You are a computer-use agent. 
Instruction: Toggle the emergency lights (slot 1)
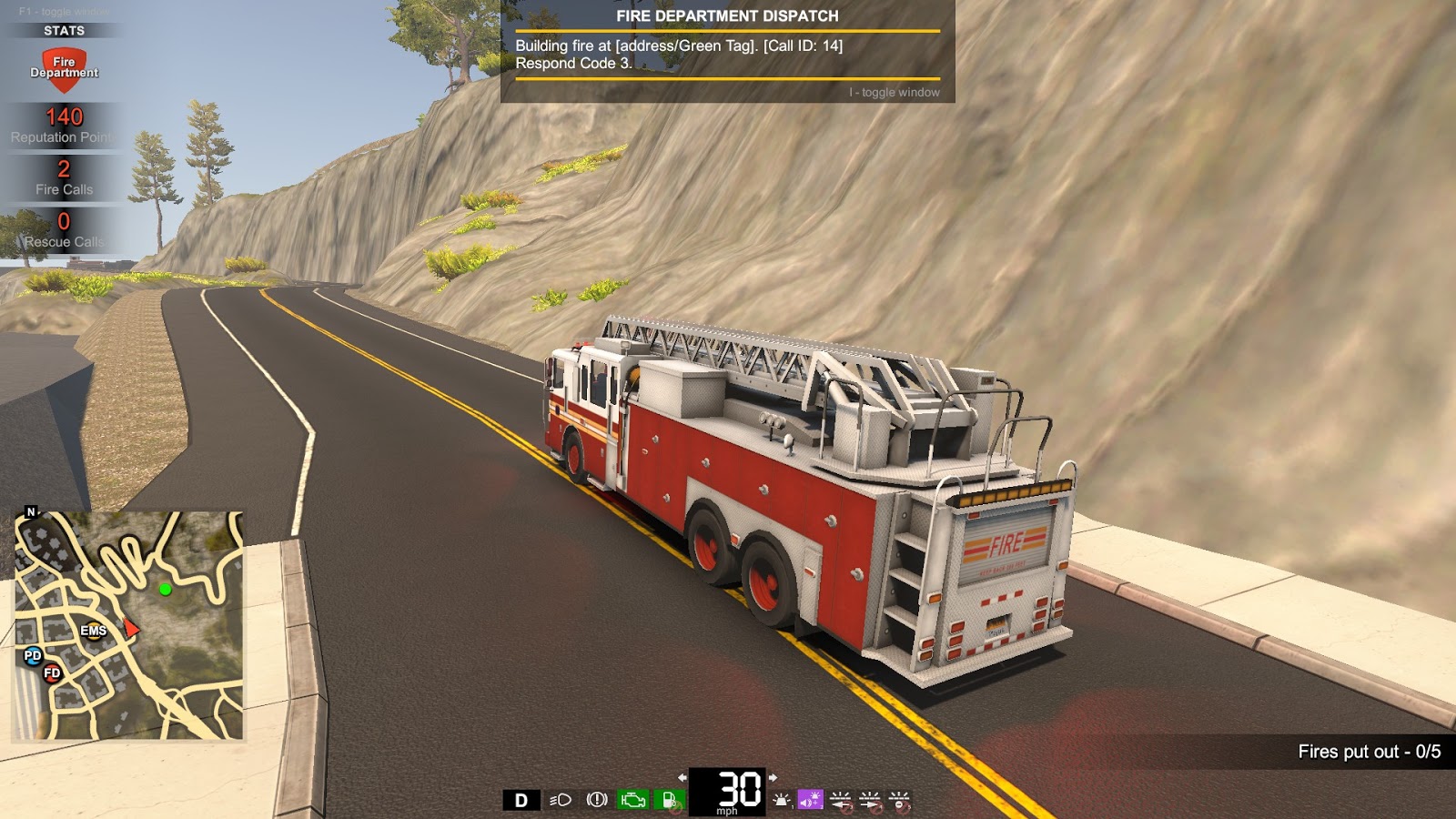tap(781, 800)
